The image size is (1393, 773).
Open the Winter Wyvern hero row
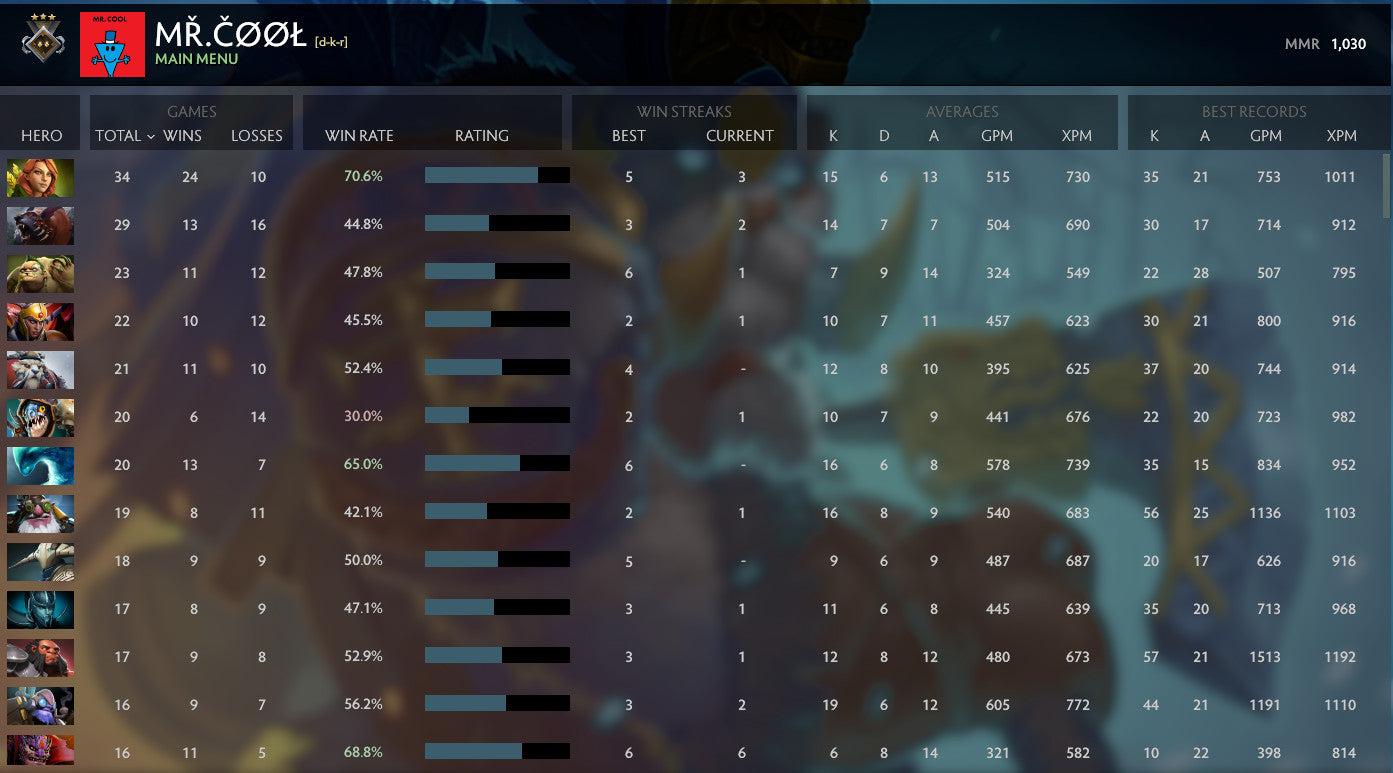(x=40, y=465)
